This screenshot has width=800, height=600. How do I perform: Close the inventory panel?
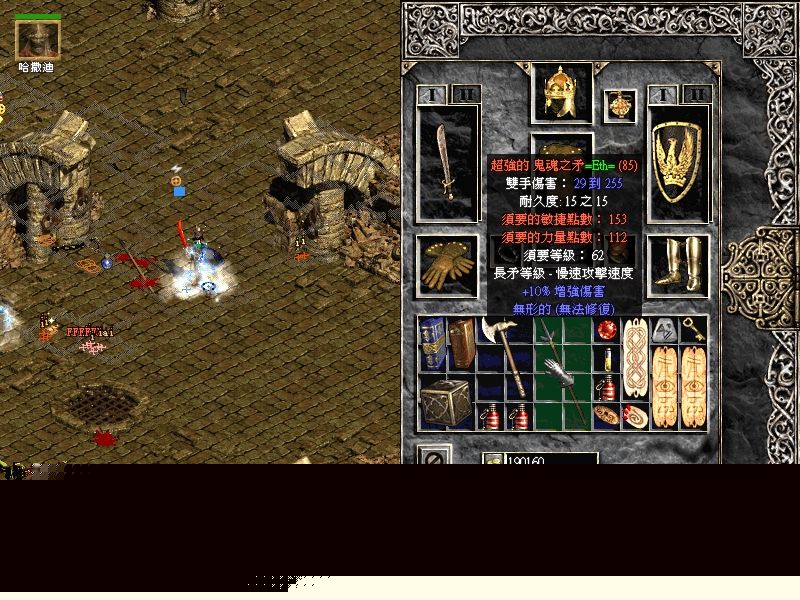tap(434, 457)
